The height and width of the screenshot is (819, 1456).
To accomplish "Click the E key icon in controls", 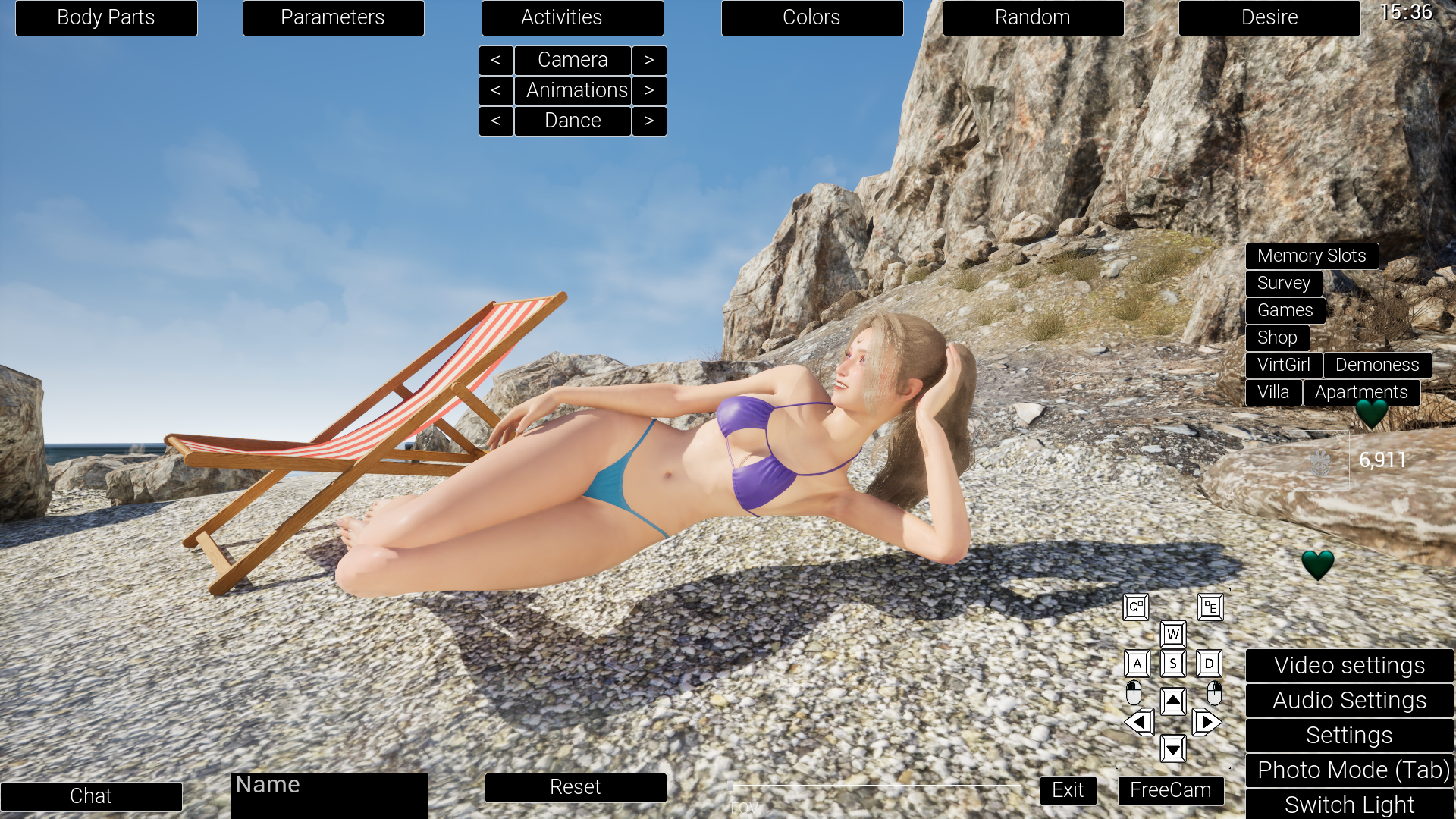I will [x=1210, y=607].
